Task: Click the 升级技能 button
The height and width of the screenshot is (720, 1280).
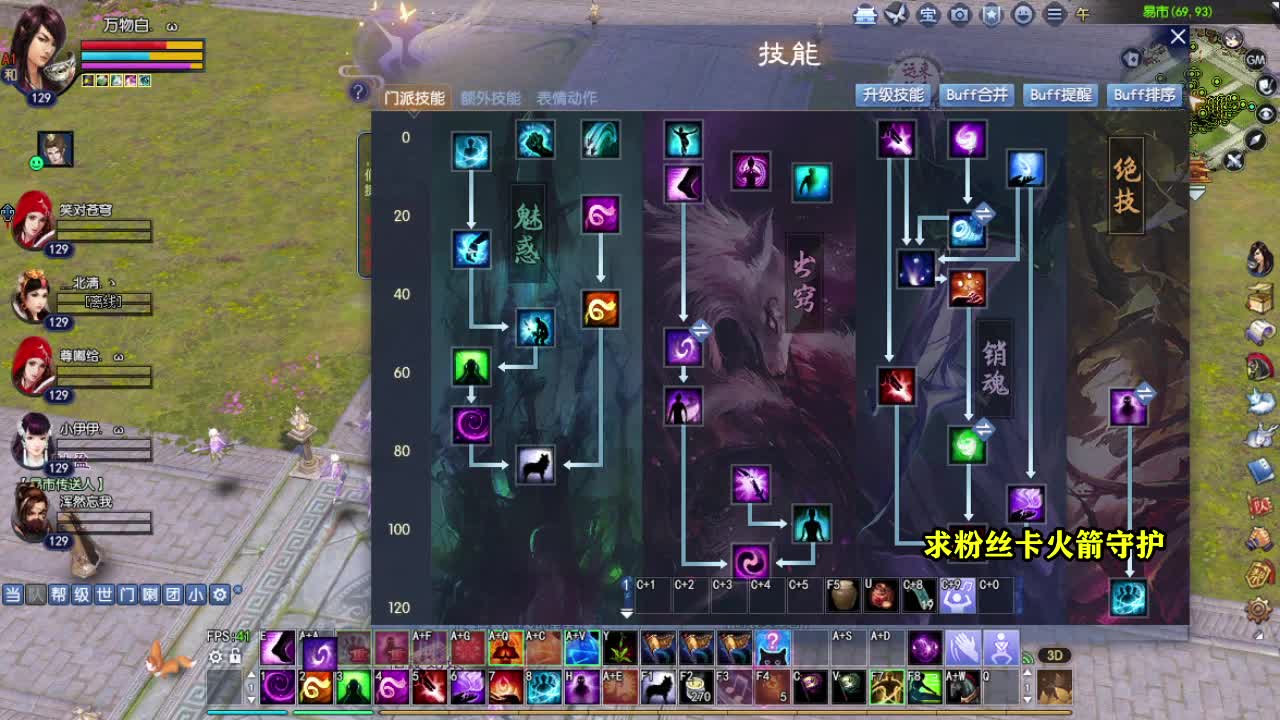Action: 895,95
